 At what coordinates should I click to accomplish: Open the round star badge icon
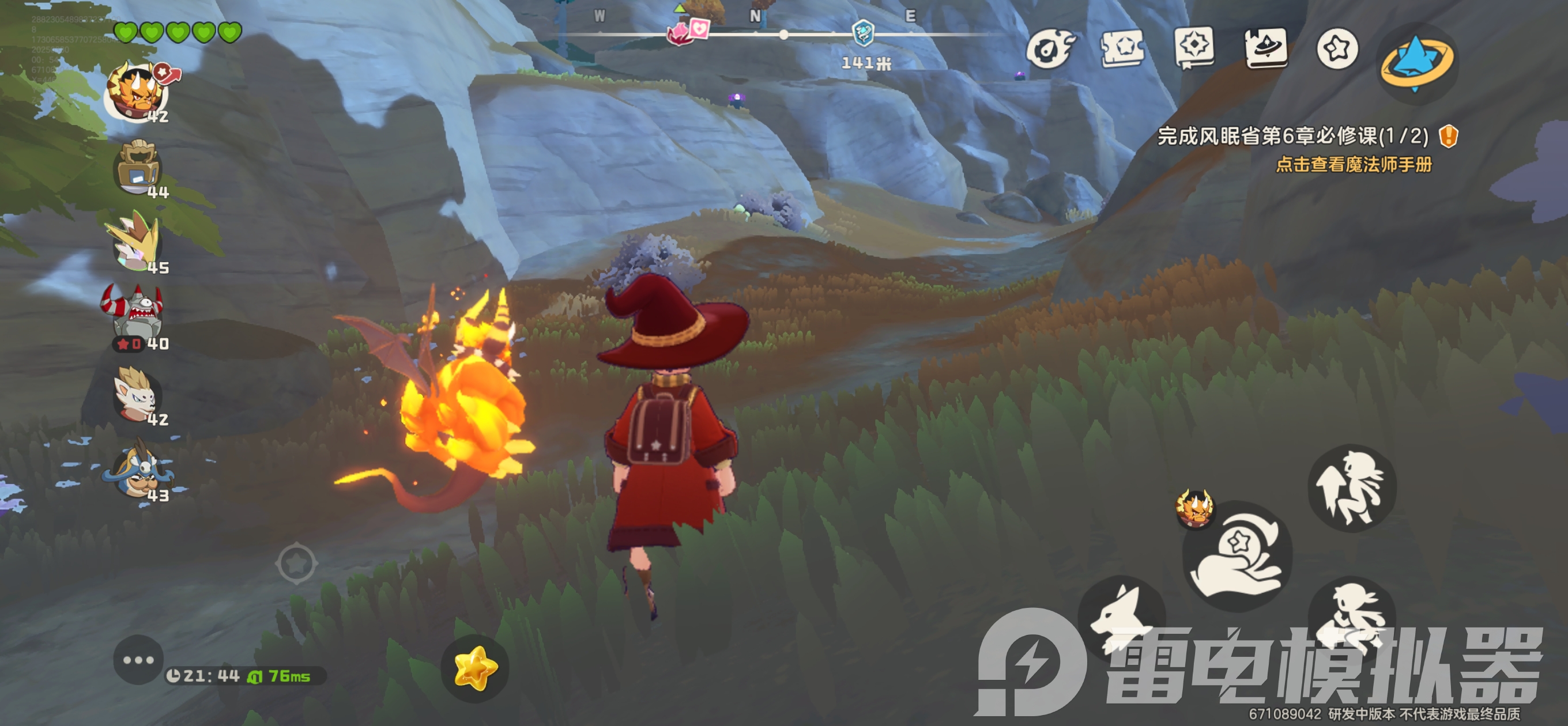tap(1337, 48)
